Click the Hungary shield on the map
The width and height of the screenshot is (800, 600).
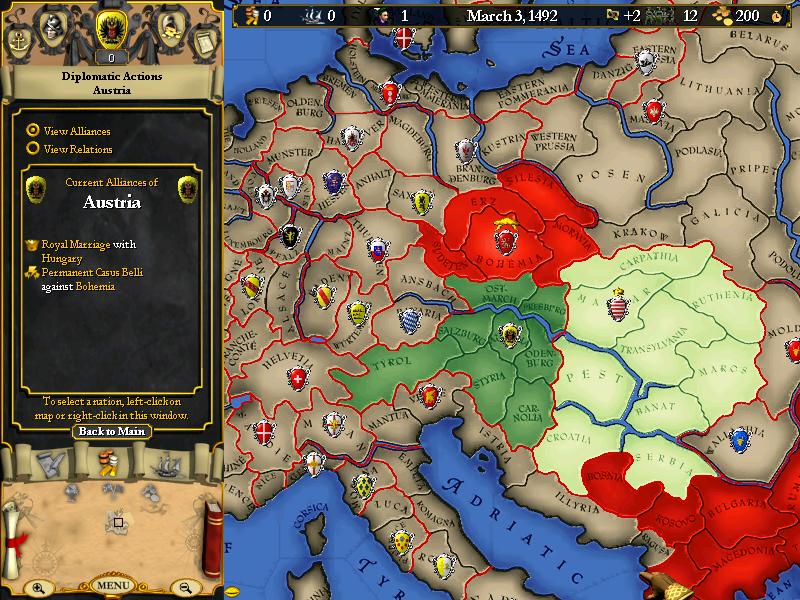click(615, 303)
